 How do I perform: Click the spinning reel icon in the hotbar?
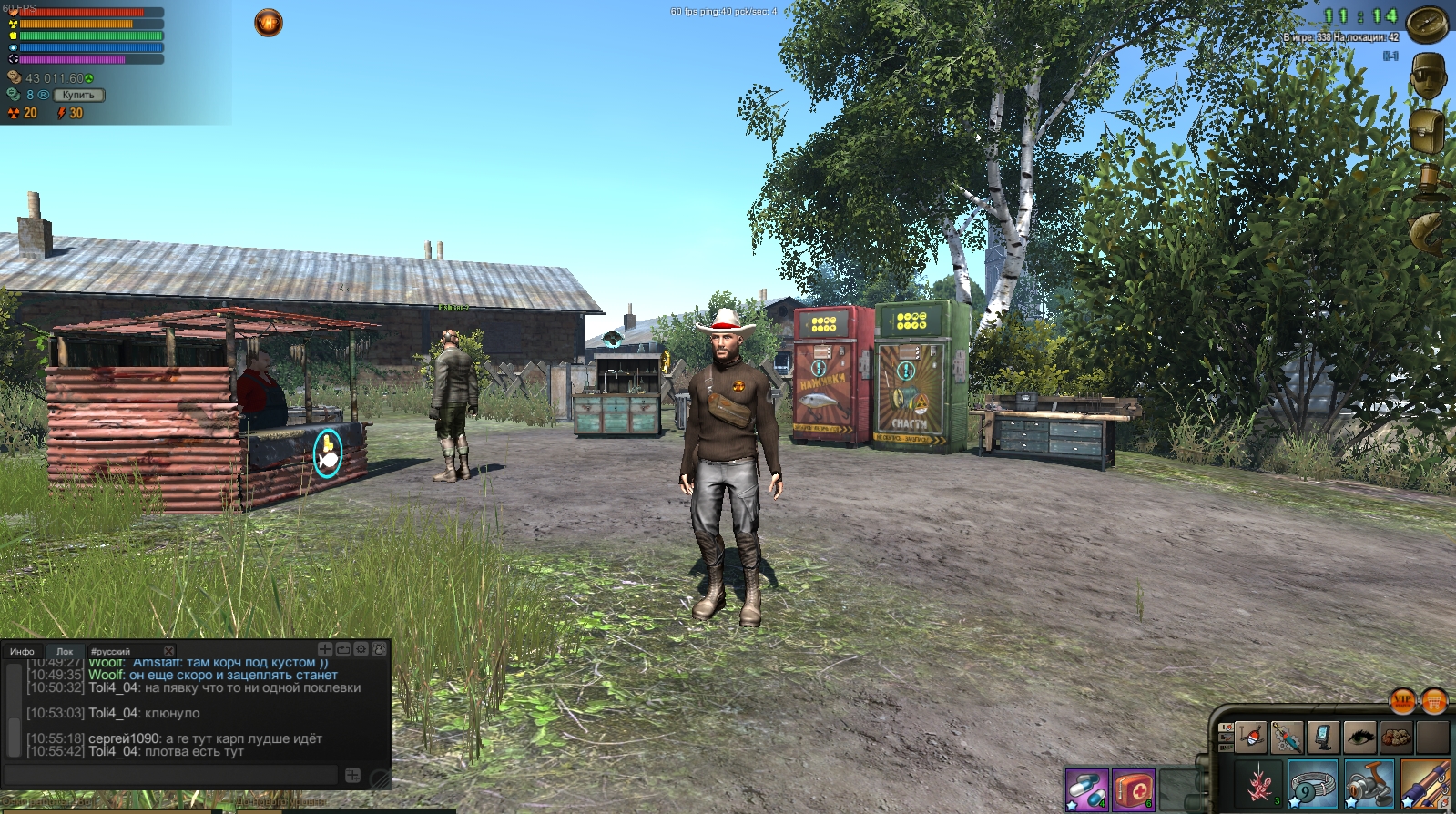[x=1369, y=783]
